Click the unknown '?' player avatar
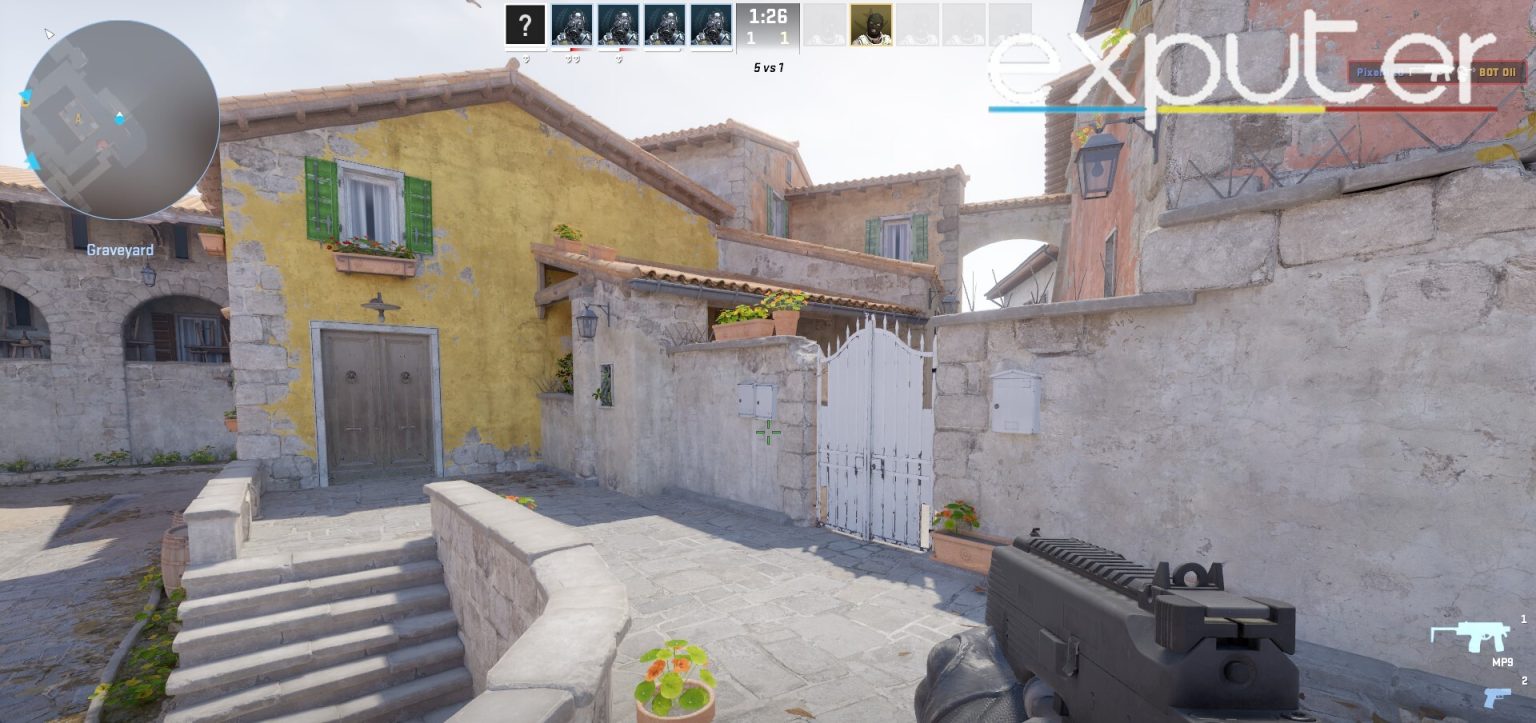This screenshot has width=1536, height=723. (x=525, y=26)
